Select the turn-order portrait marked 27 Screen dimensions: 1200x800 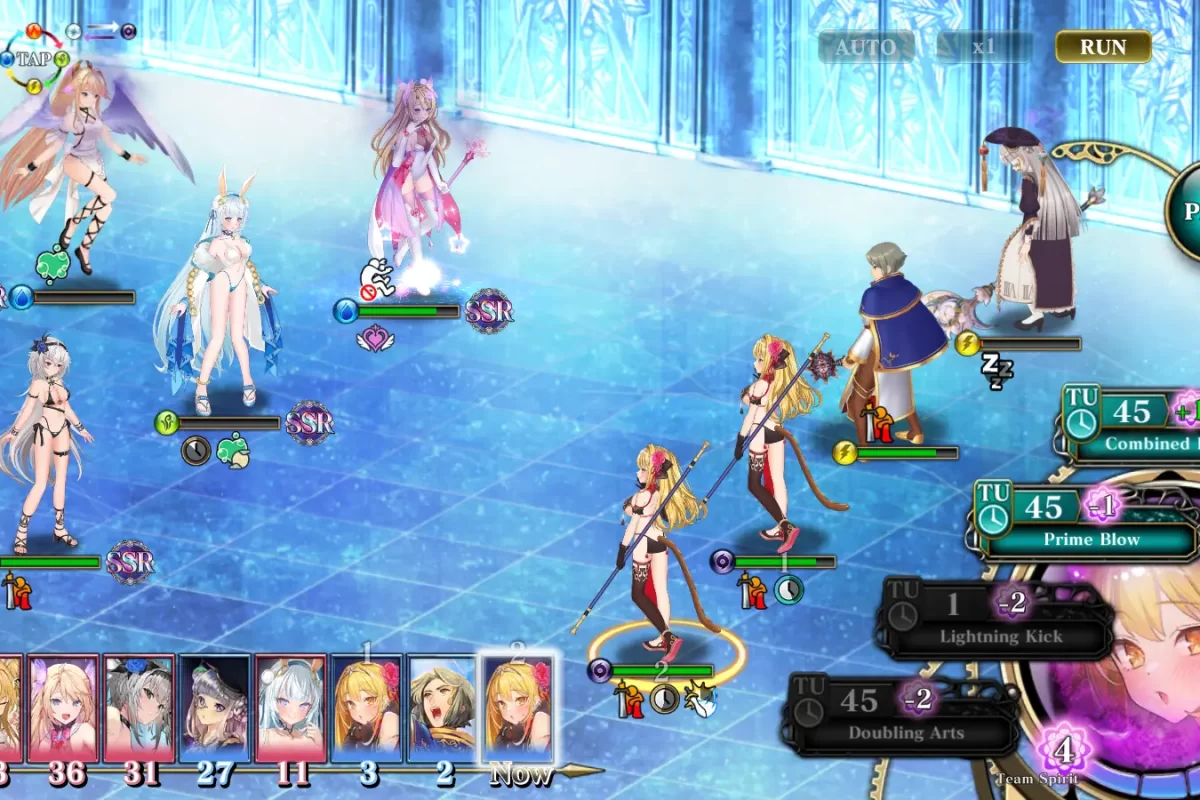click(215, 708)
